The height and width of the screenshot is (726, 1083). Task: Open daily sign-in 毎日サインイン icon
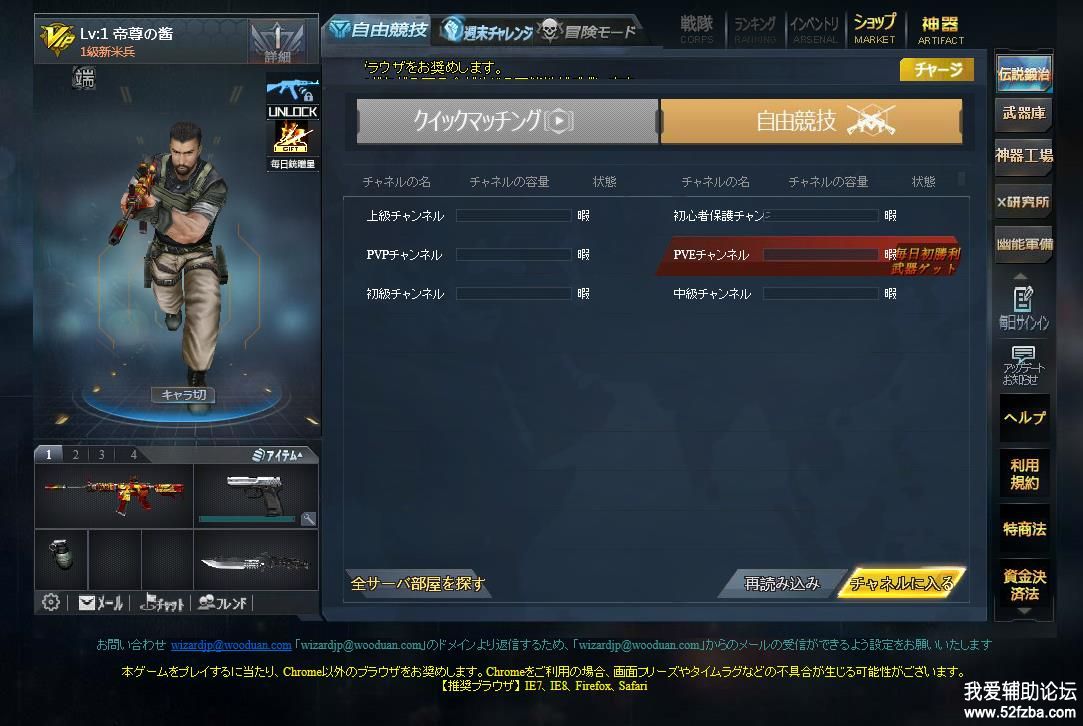1024,306
